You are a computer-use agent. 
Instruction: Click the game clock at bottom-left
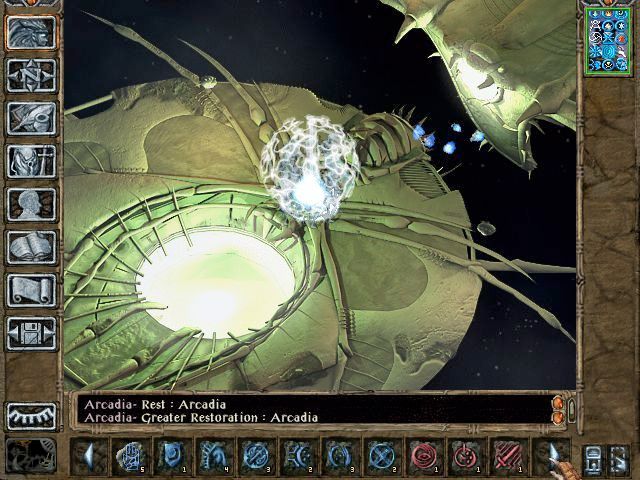coord(31,456)
